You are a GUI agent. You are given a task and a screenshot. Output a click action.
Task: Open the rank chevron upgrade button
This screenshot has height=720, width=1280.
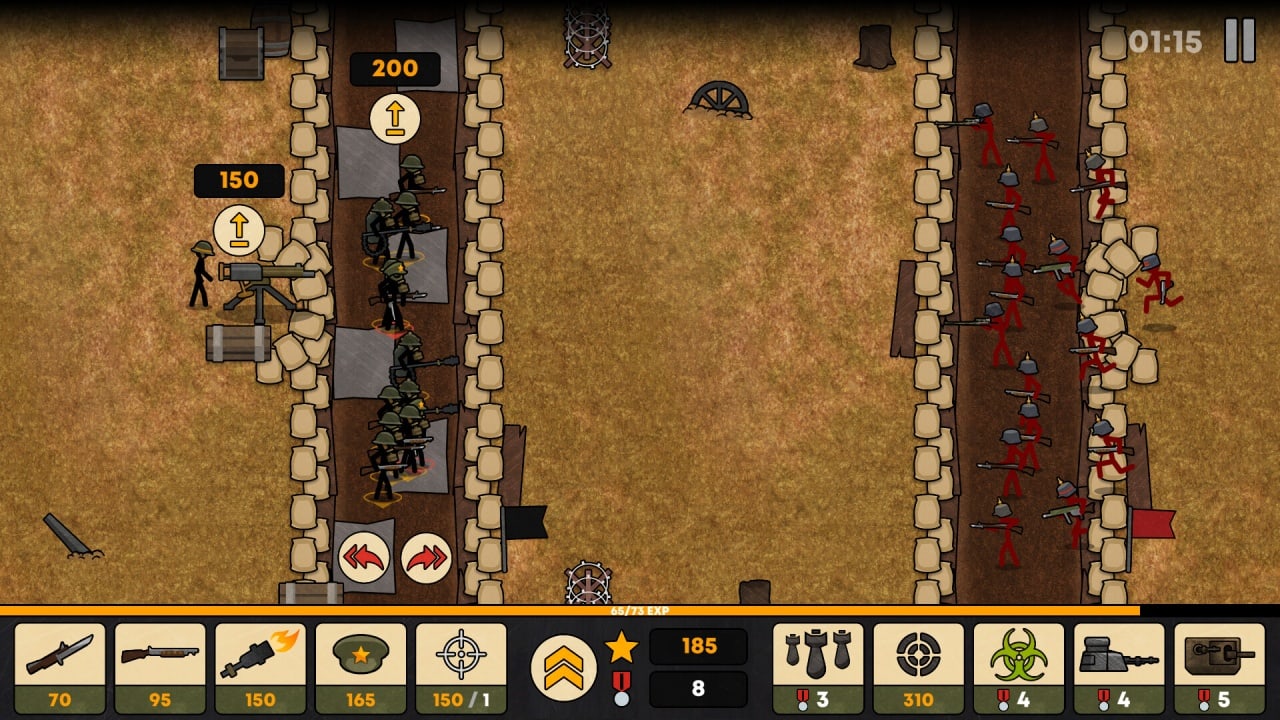click(x=563, y=667)
